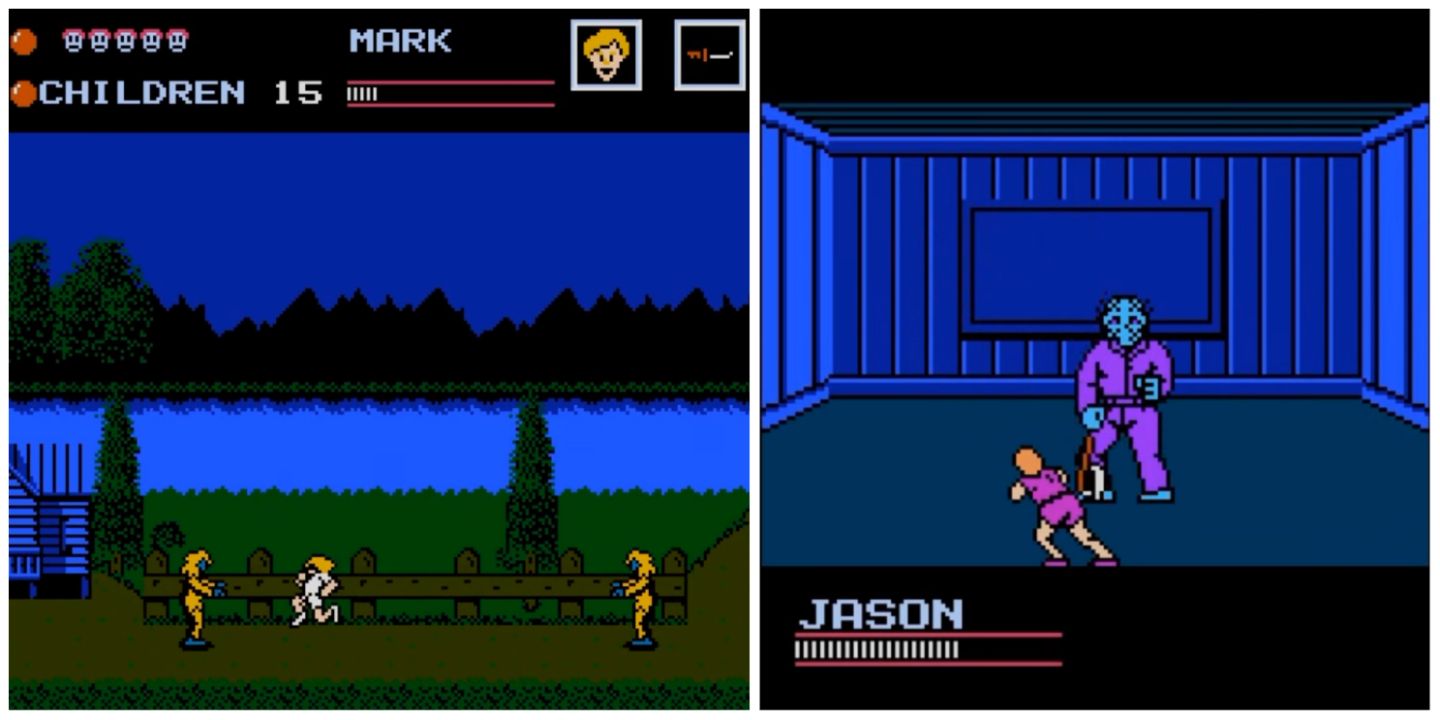Click the orange life orb beside the heads
The height and width of the screenshot is (720, 1440).
click(23, 40)
